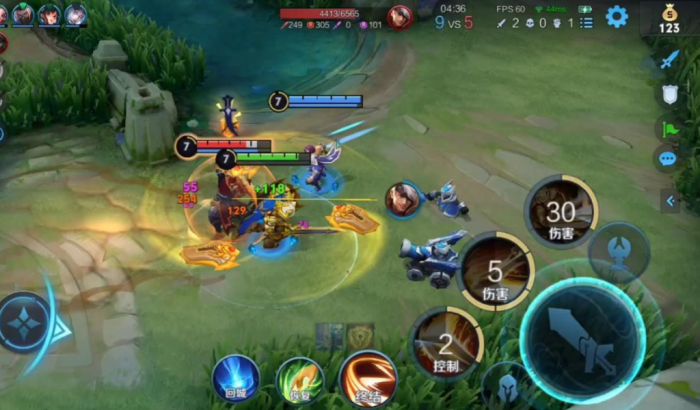Send the shield defend signal
The width and height of the screenshot is (700, 410).
(x=668, y=93)
